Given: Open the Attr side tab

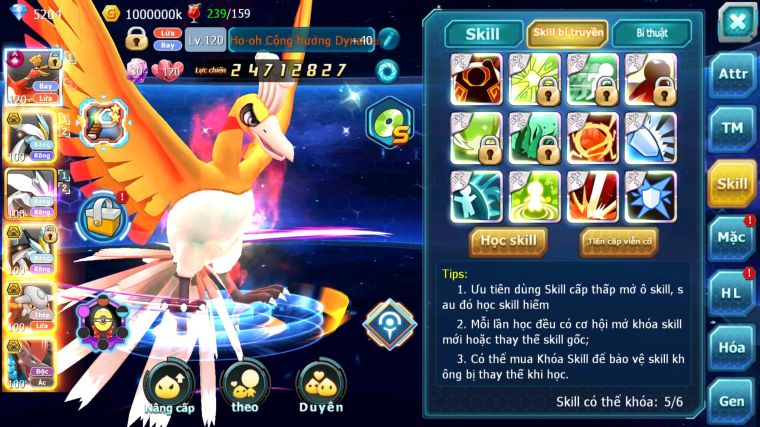Looking at the screenshot, I should click(732, 74).
